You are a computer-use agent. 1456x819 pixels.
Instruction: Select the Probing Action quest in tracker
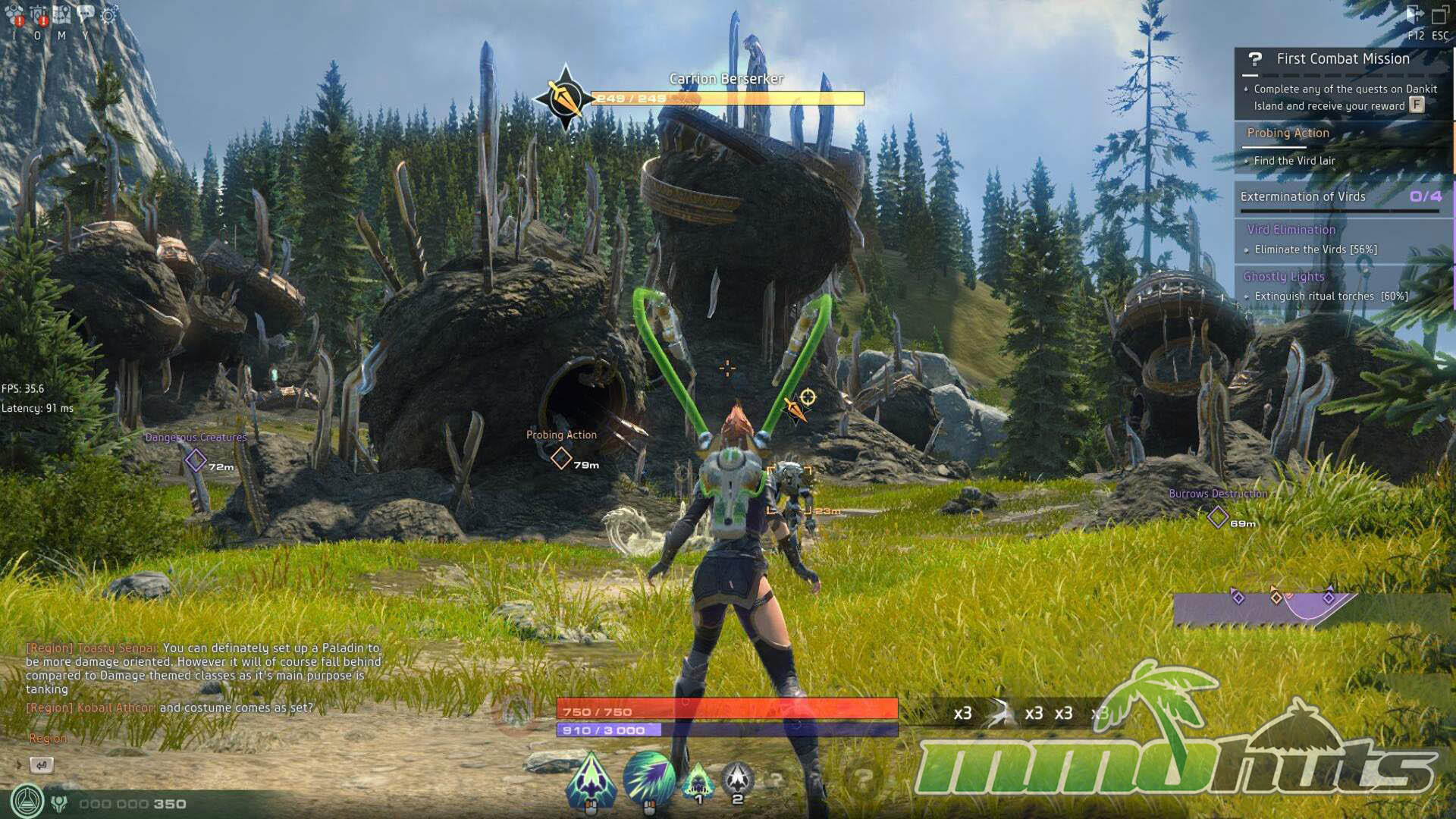click(x=1288, y=133)
